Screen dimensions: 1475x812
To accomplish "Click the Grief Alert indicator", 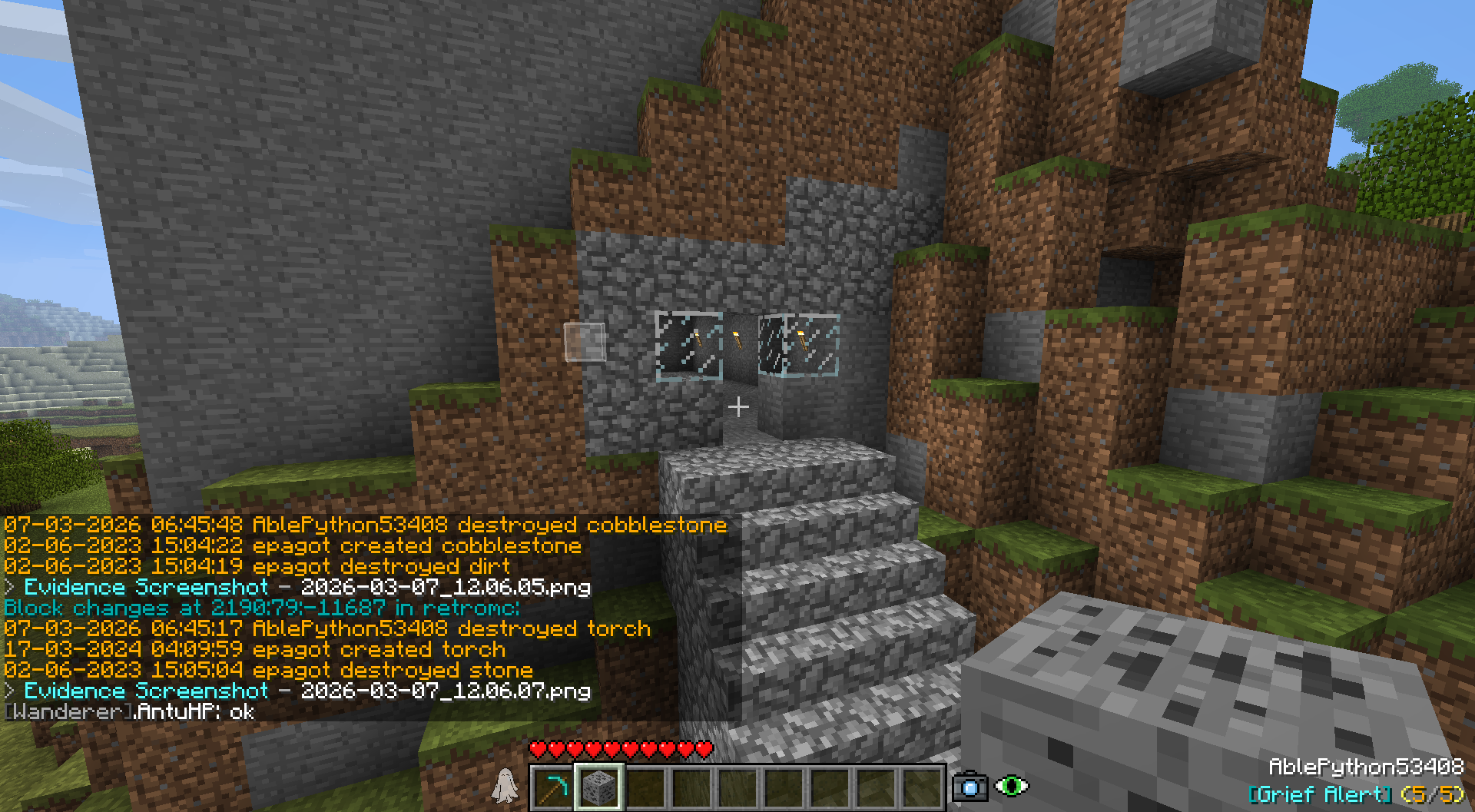I will click(x=1356, y=795).
